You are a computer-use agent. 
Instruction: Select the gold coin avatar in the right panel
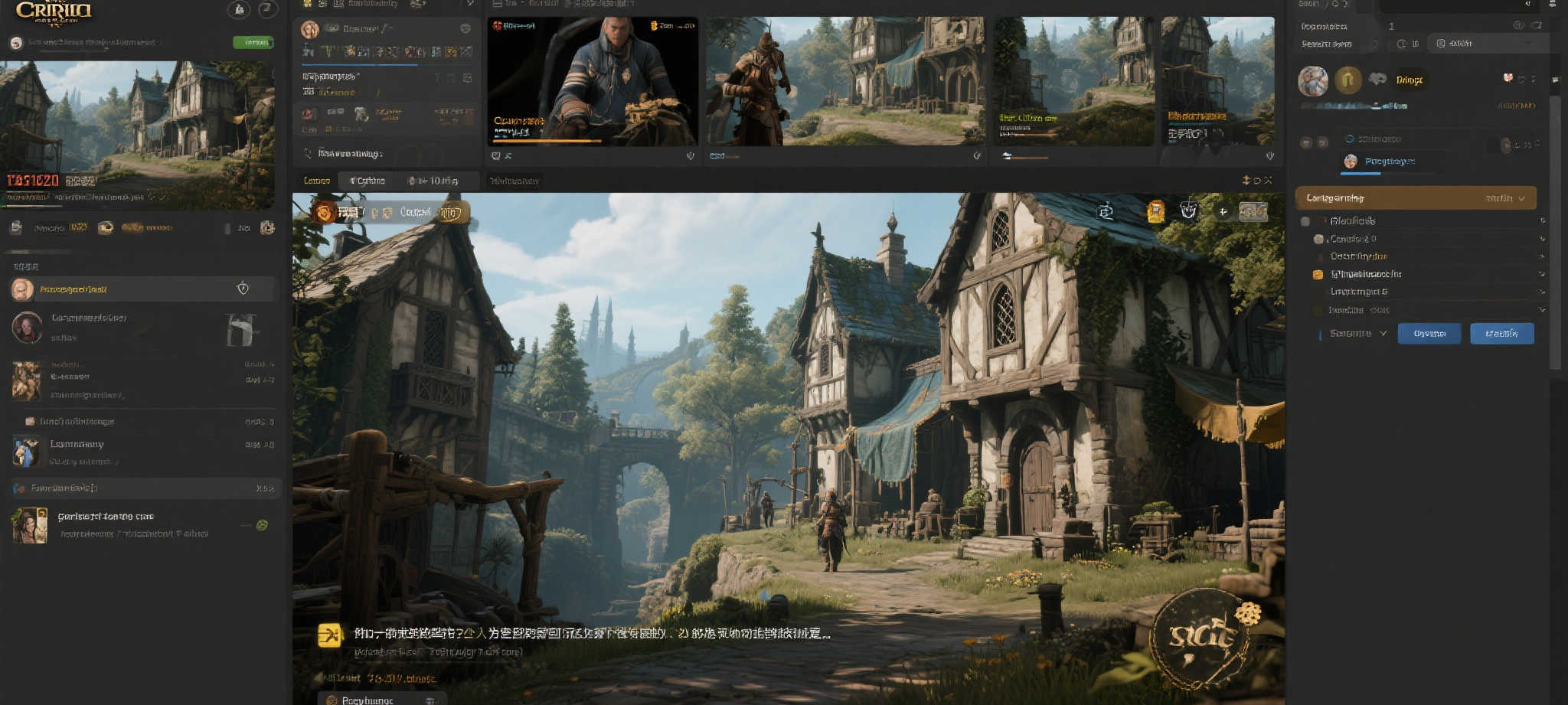[x=1347, y=80]
